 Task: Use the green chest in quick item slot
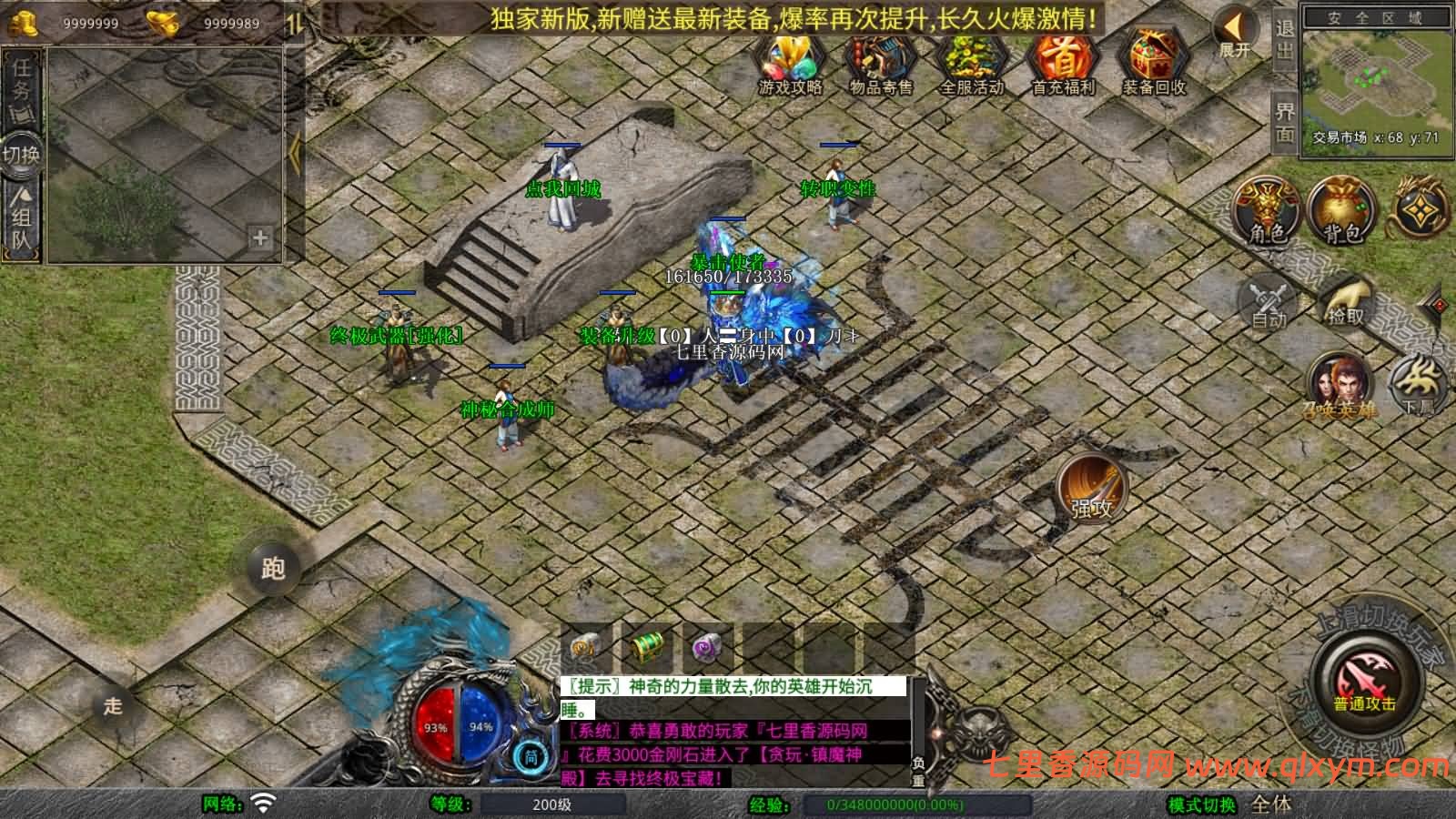[x=648, y=648]
